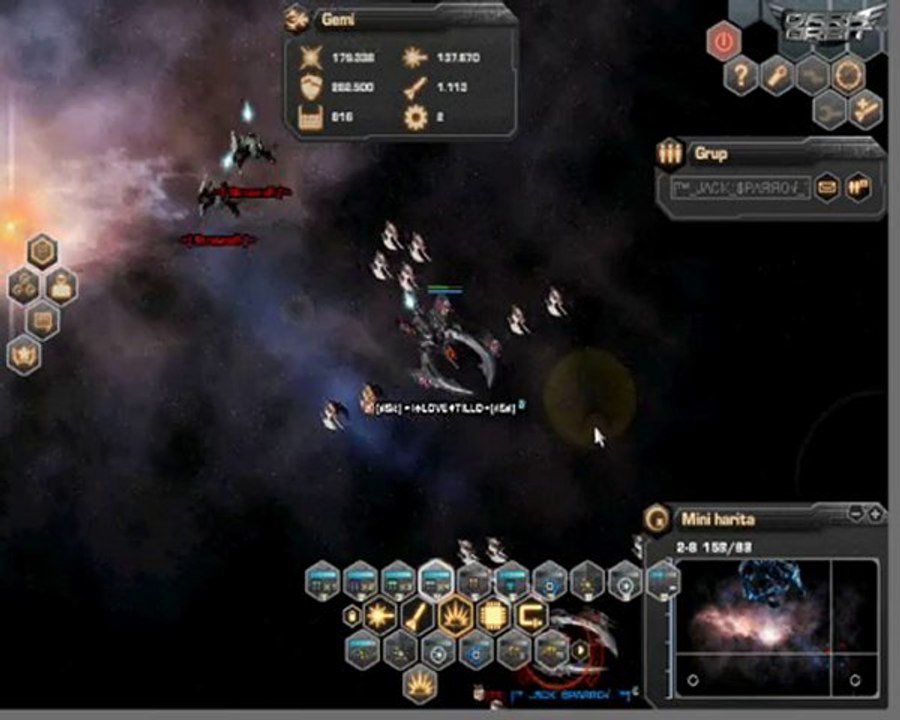
Task: Open the winged rank badge icon
Action: pyautogui.click(x=24, y=355)
